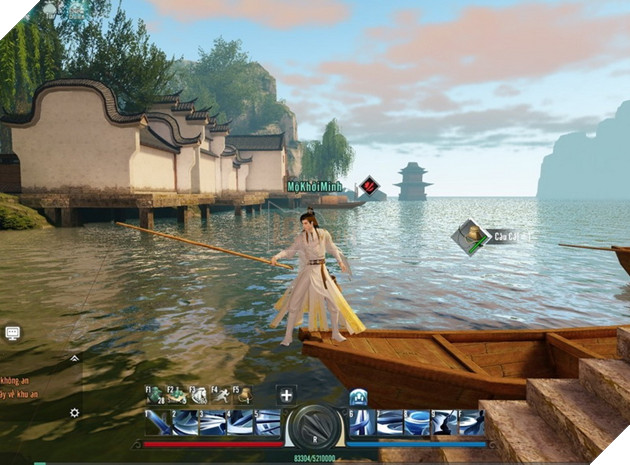Image resolution: width=630 pixels, height=465 pixels.
Task: Activate the F4 running figure skill
Action: (220, 395)
